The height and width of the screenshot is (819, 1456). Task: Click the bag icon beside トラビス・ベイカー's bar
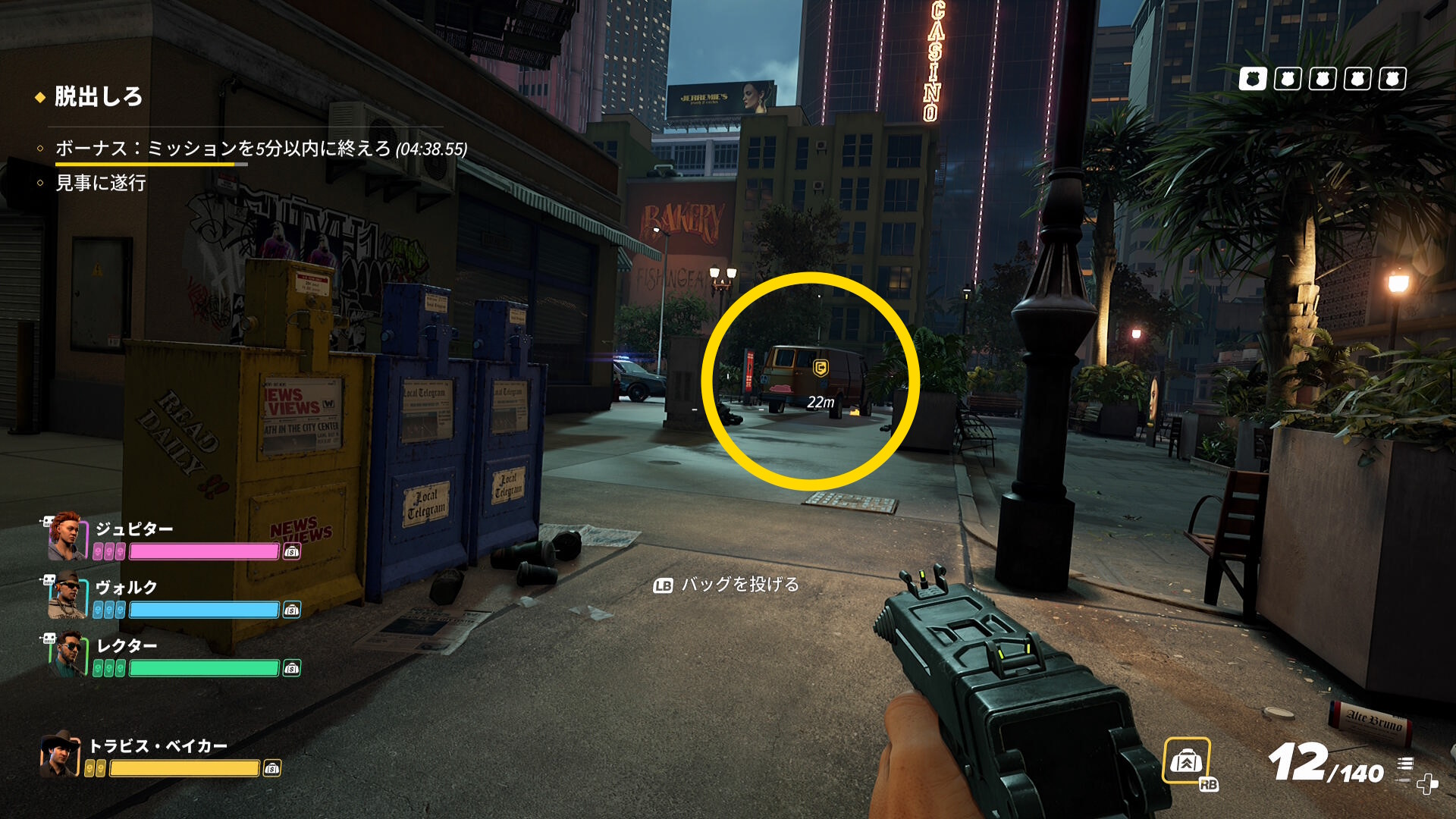coord(271,769)
